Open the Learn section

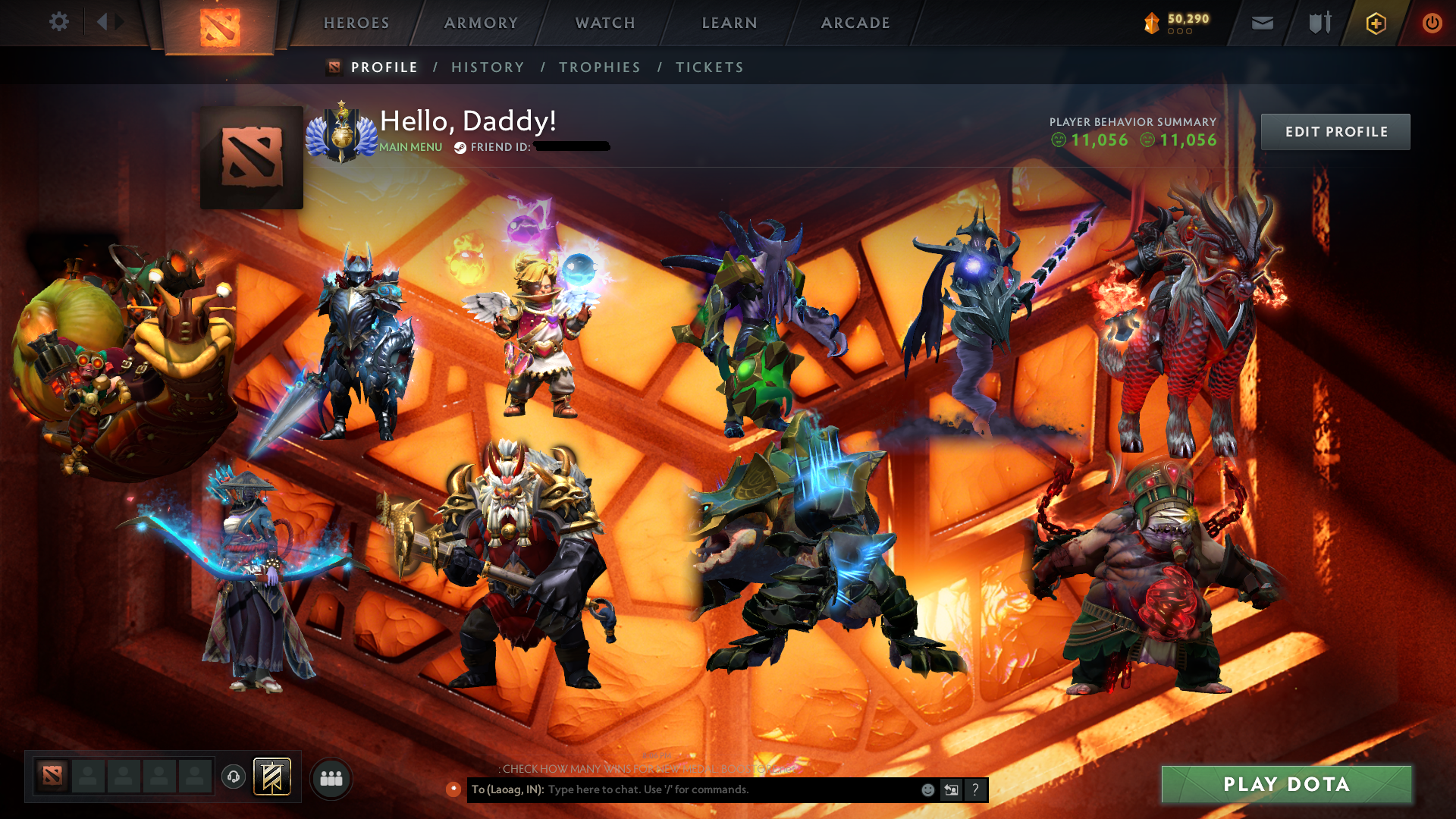pyautogui.click(x=730, y=23)
